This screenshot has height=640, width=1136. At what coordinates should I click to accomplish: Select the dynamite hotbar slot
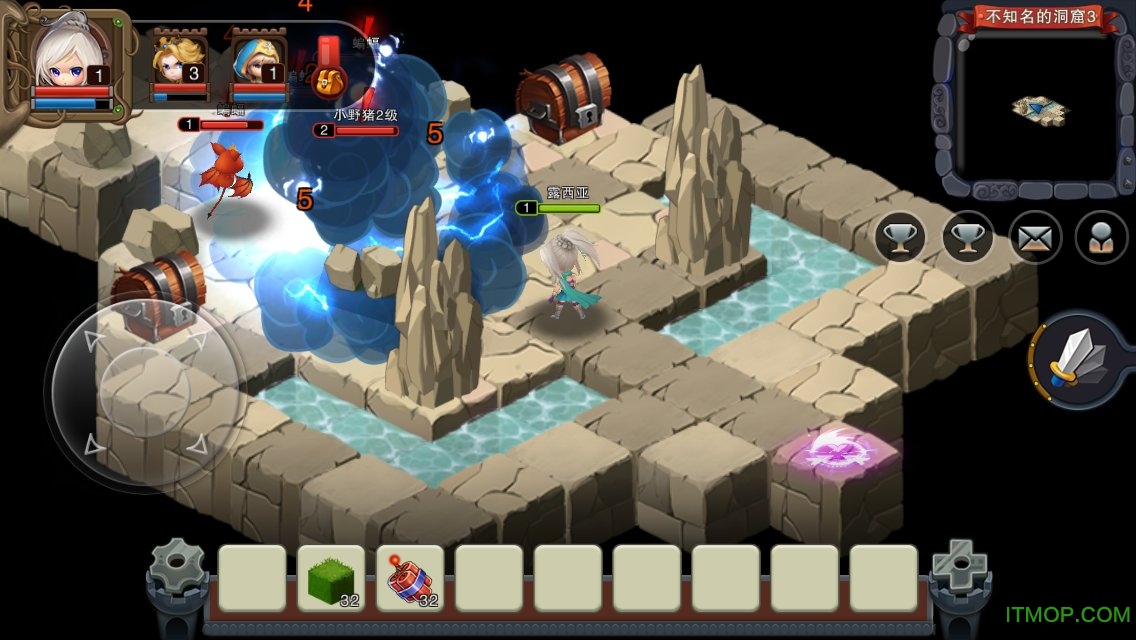point(410,578)
